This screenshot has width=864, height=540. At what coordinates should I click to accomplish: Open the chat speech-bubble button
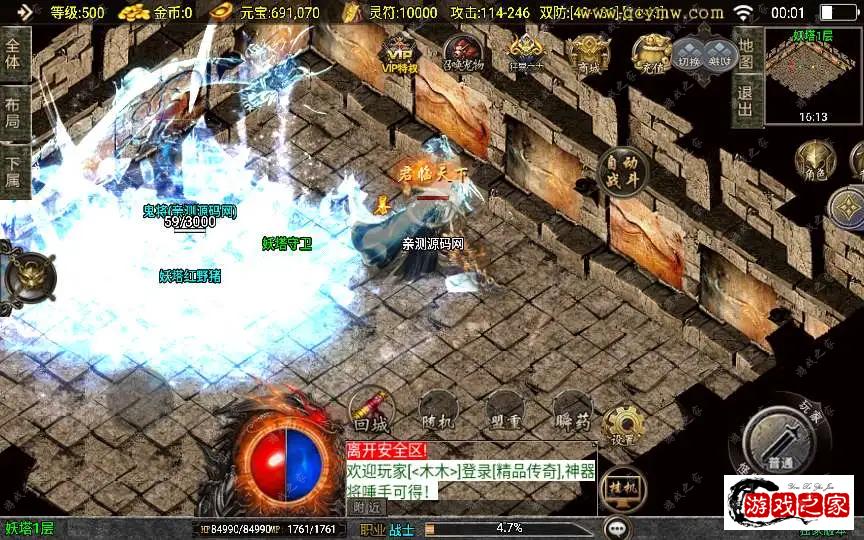(617, 528)
